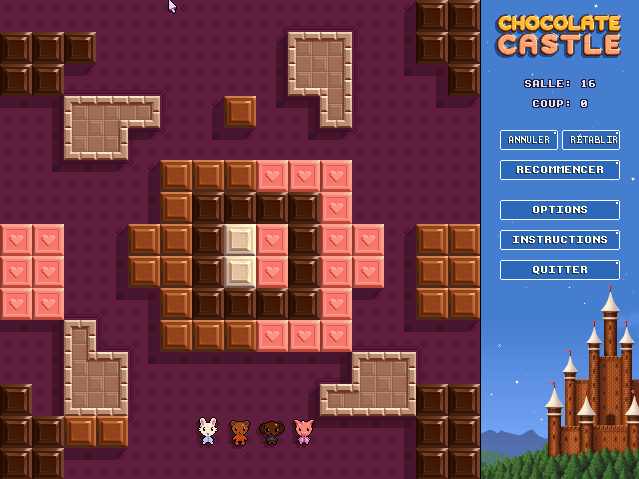Image resolution: width=639 pixels, height=479 pixels.
Task: Open the Options menu
Action: click(560, 210)
